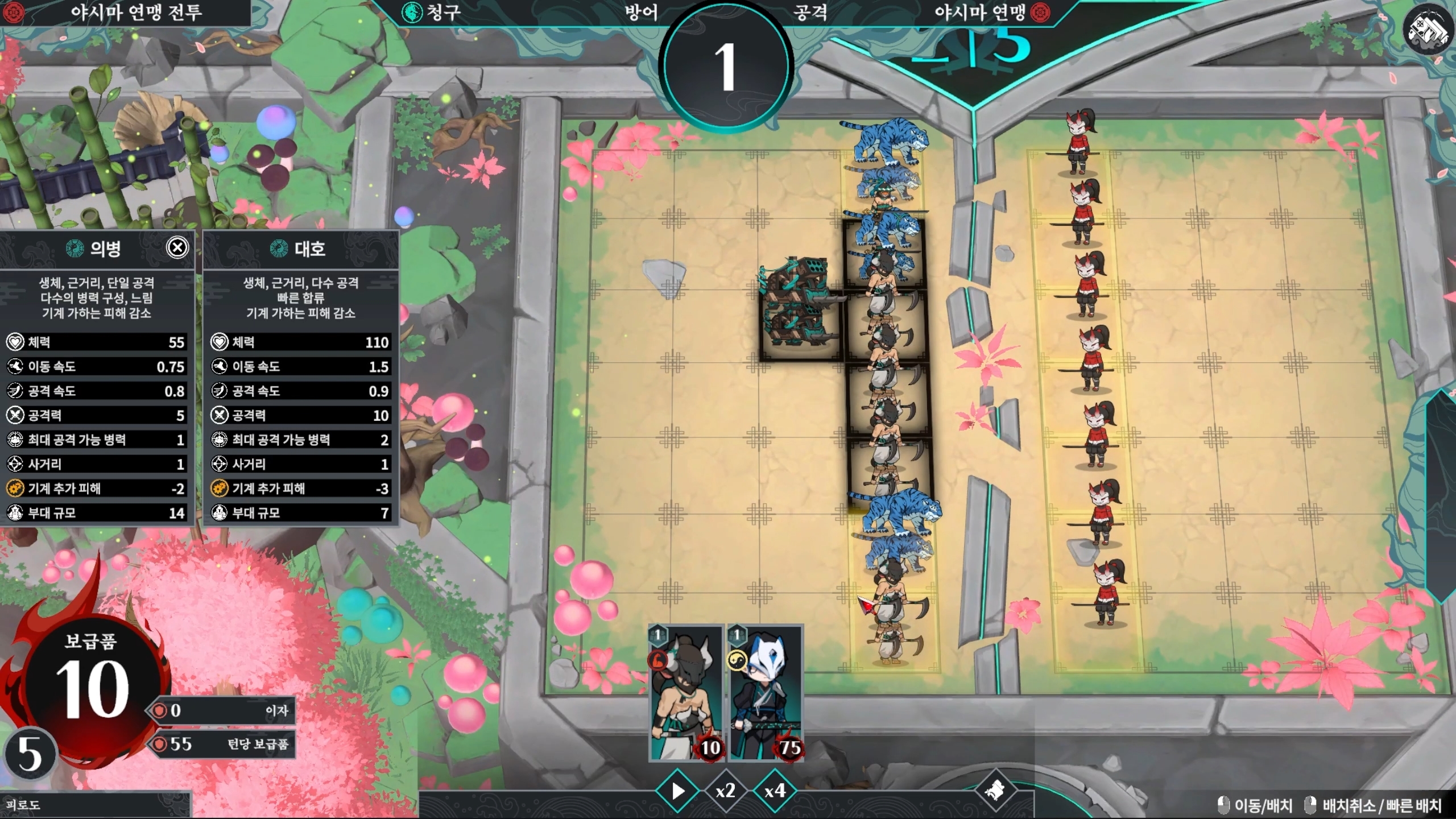
Task: Choose the fox-mask swordsman card costing 75
Action: pos(766,693)
